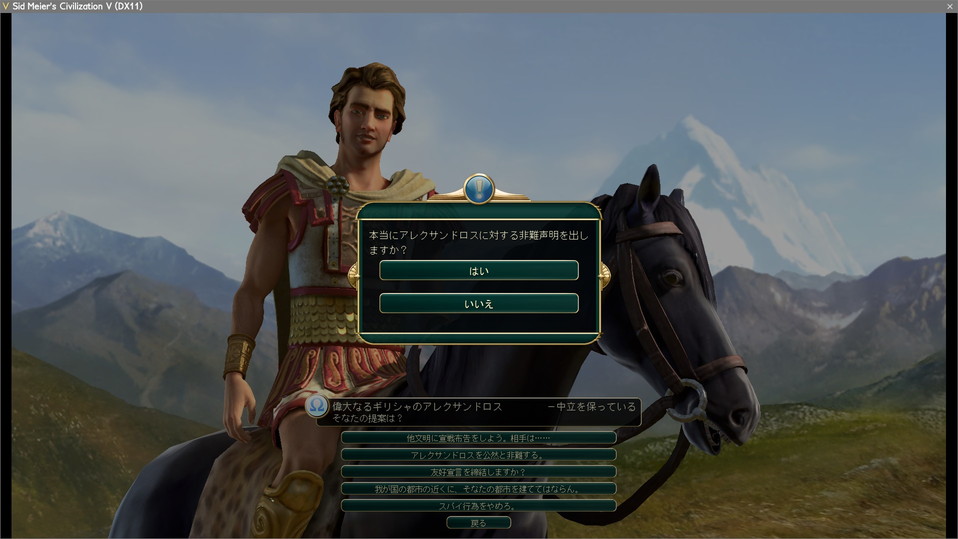
Task: Confirm denouncement with はい button
Action: pyautogui.click(x=478, y=271)
